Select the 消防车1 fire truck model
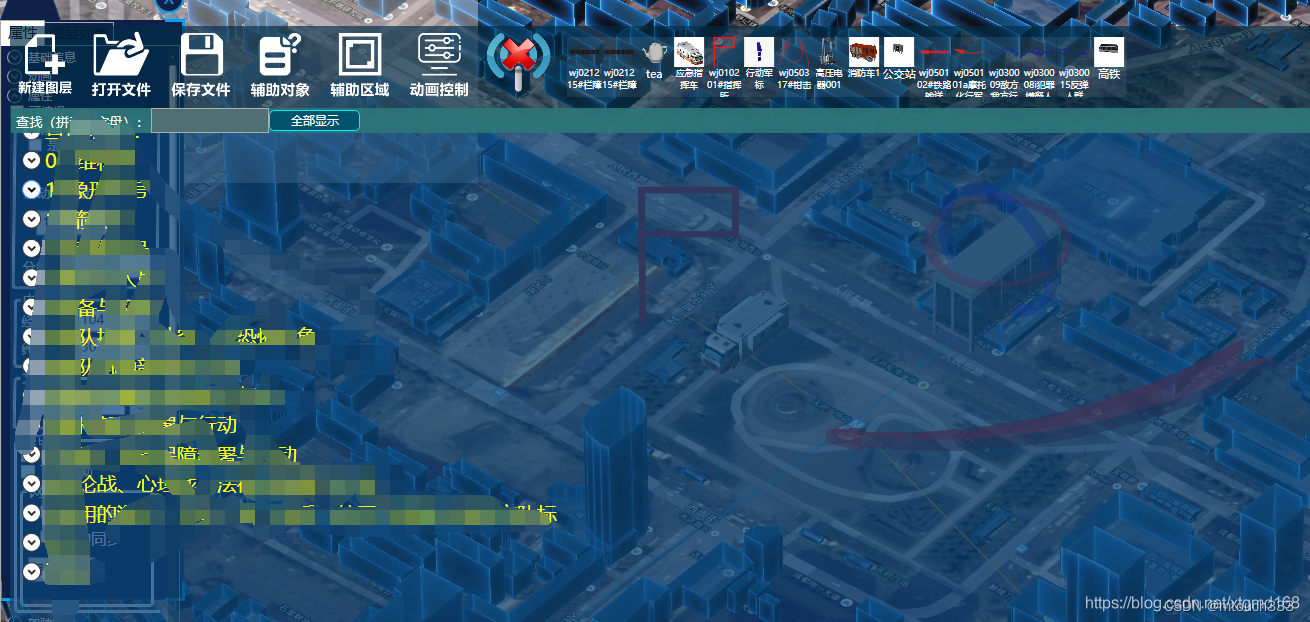The width and height of the screenshot is (1310, 622). (864, 53)
